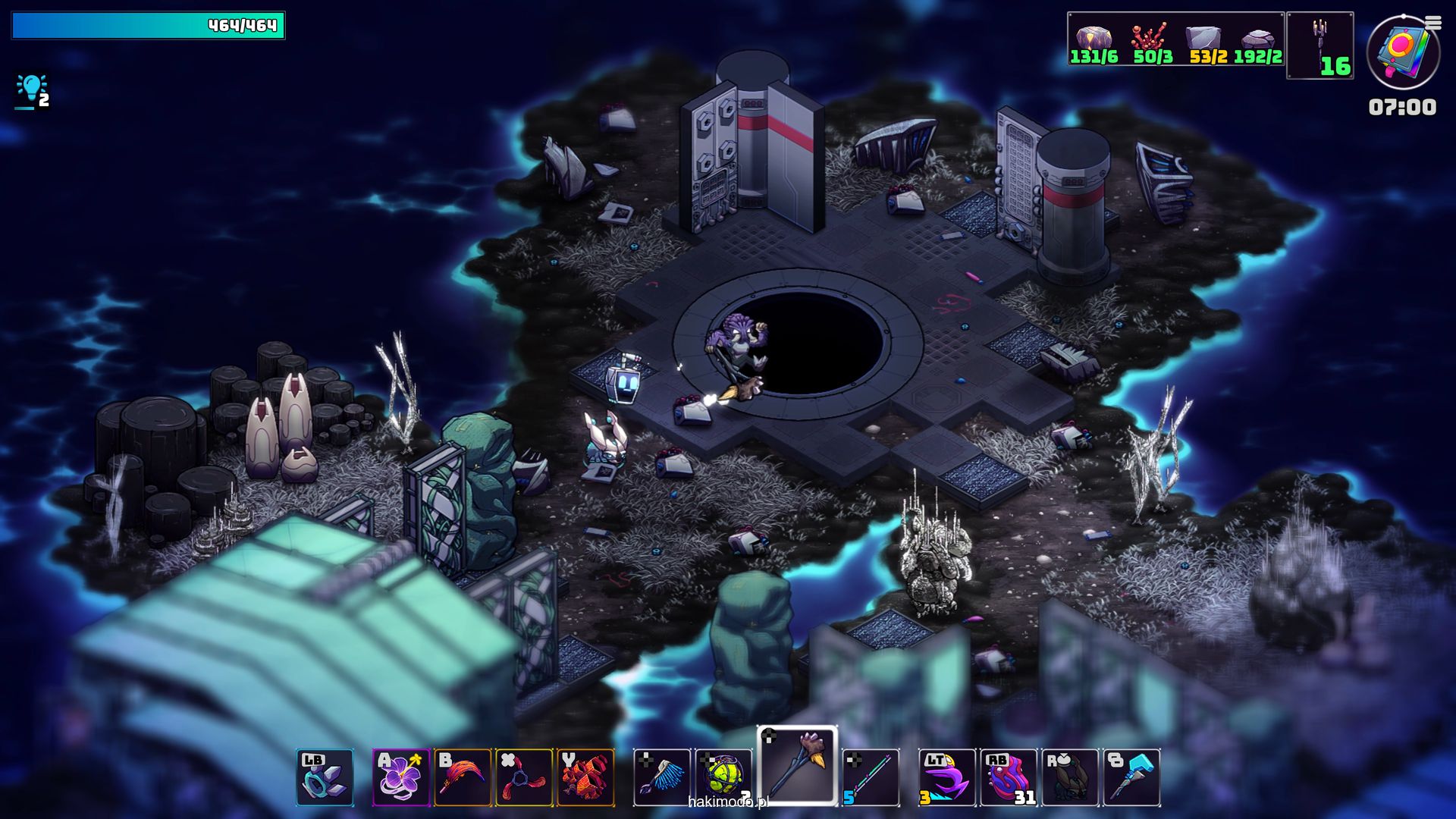Activate the orange lava rock cluster item
The width and height of the screenshot is (1456, 819).
pos(585,777)
